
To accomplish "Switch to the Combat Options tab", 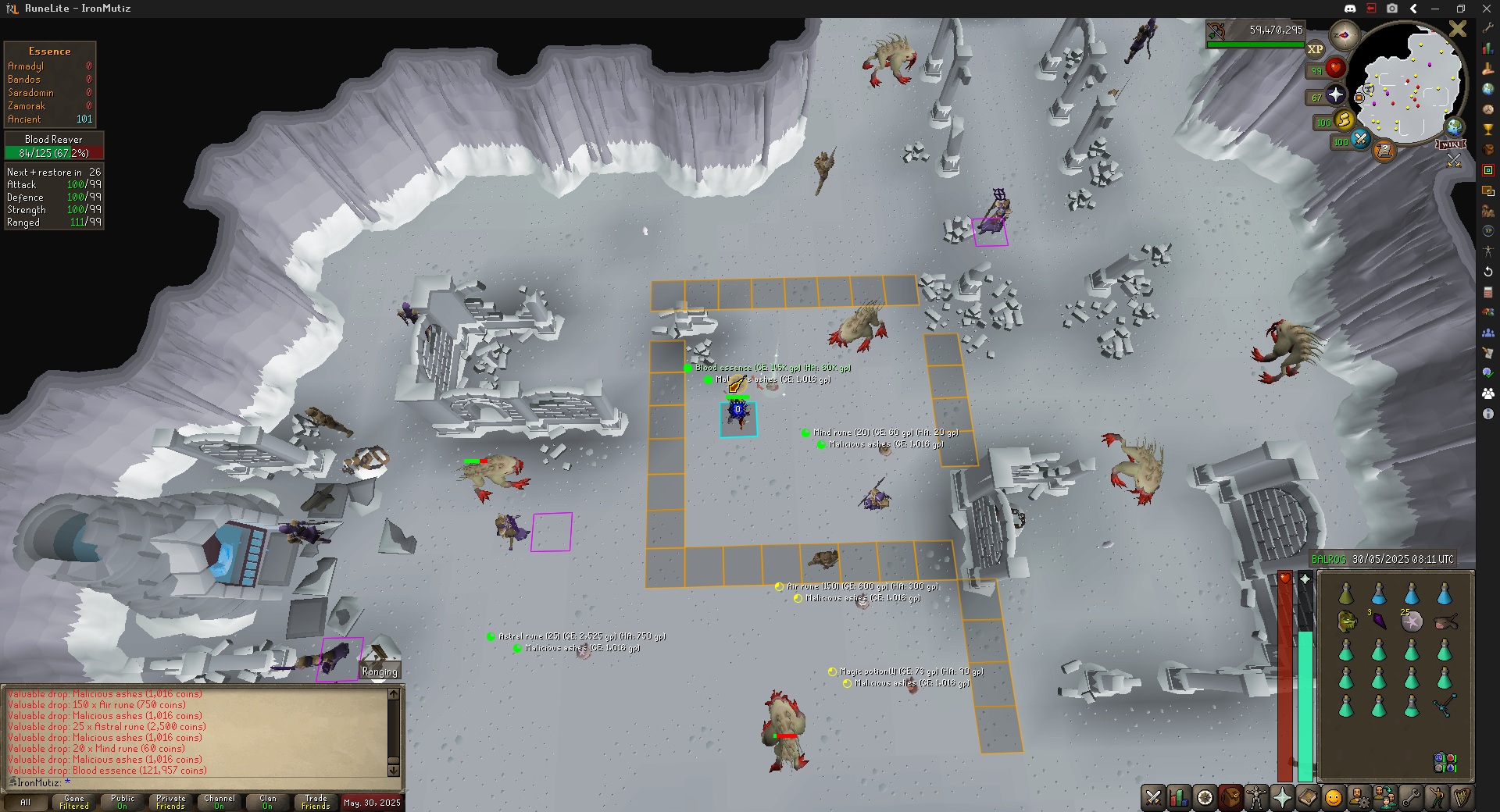I will click(1153, 797).
